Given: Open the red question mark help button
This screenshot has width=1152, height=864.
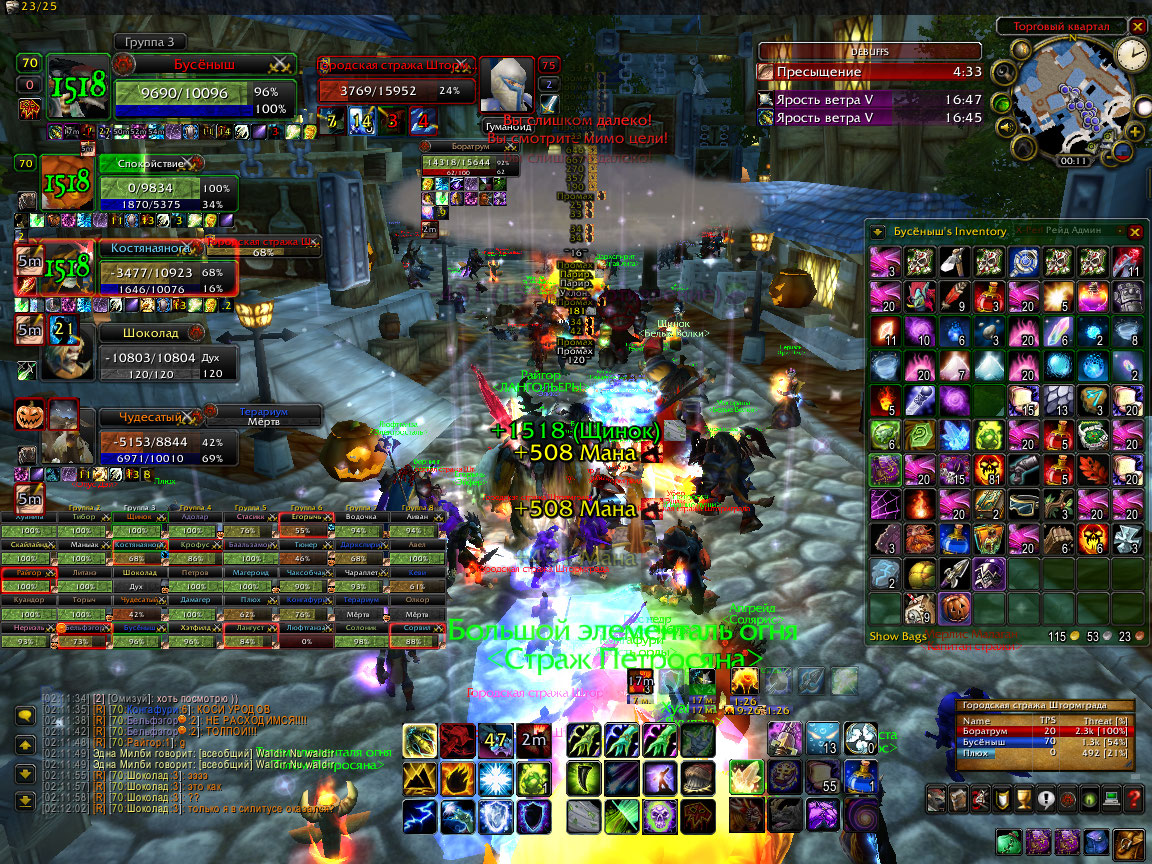Looking at the screenshot, I should click(1133, 799).
